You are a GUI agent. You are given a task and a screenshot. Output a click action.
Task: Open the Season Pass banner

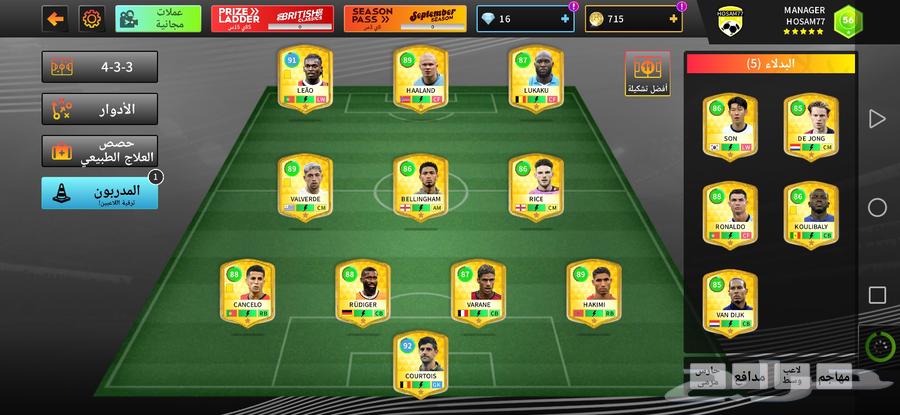[404, 19]
